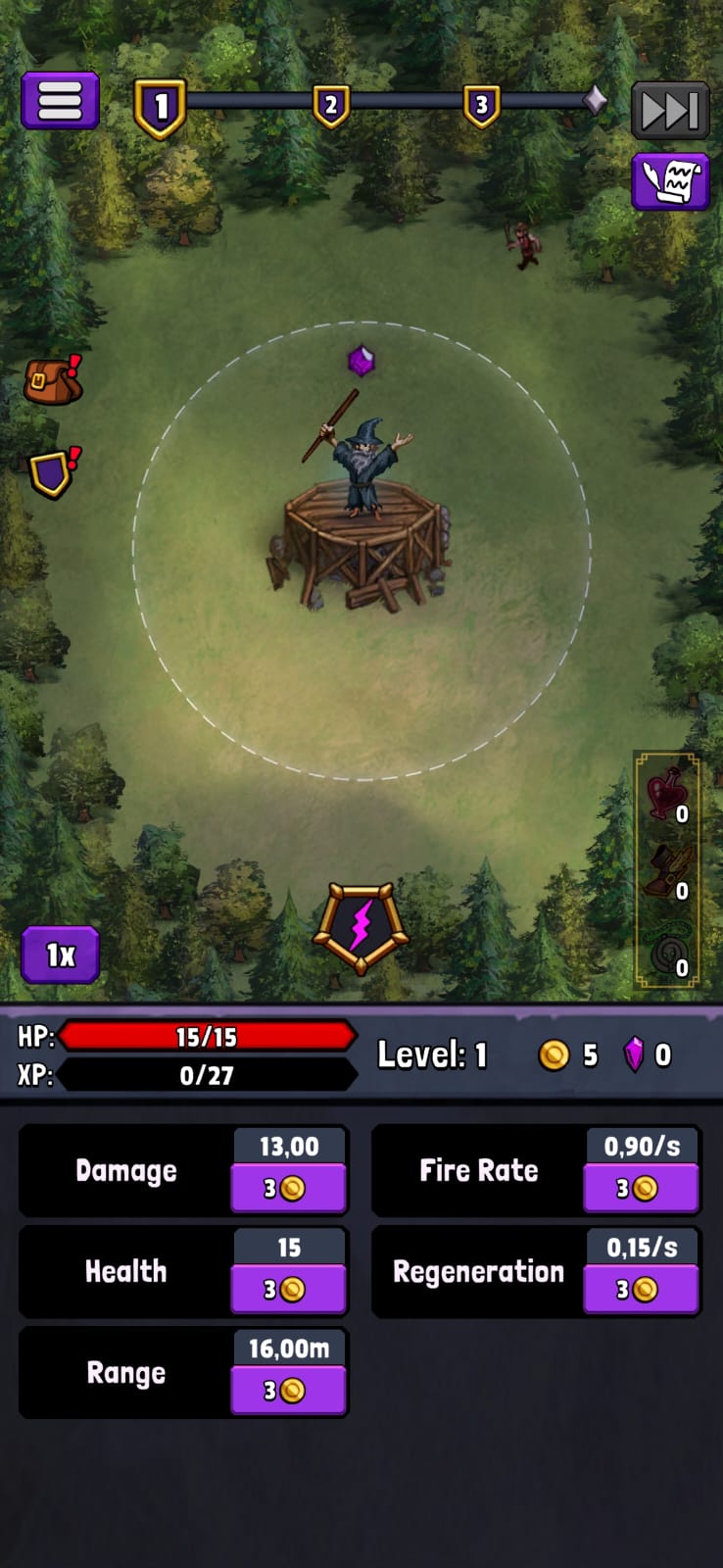The width and height of the screenshot is (723, 1568).
Task: Open the brown backpack inventory
Action: 52,380
